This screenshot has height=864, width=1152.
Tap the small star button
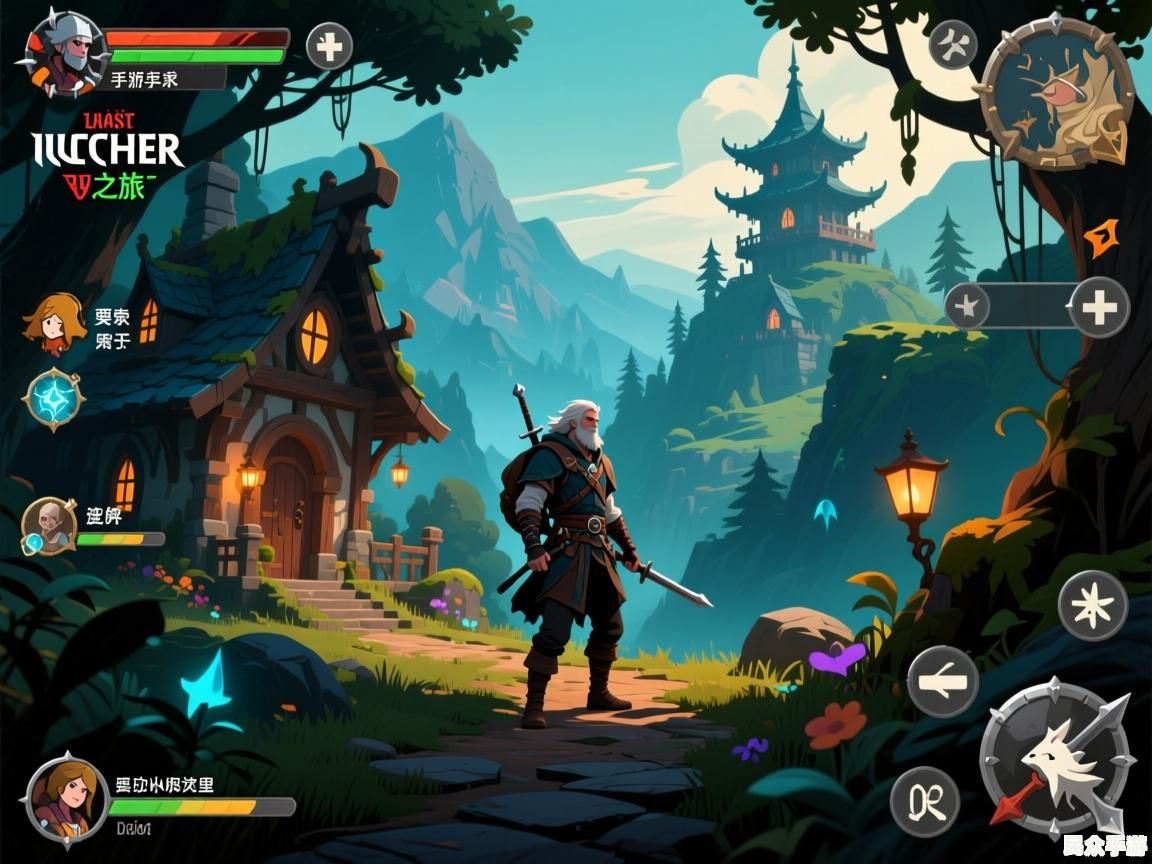point(968,305)
